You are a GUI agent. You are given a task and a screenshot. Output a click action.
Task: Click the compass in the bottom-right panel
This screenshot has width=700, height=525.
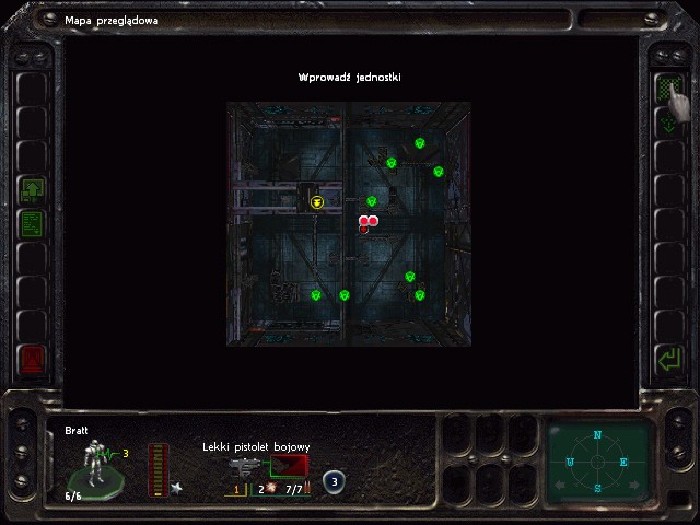pyautogui.click(x=598, y=462)
